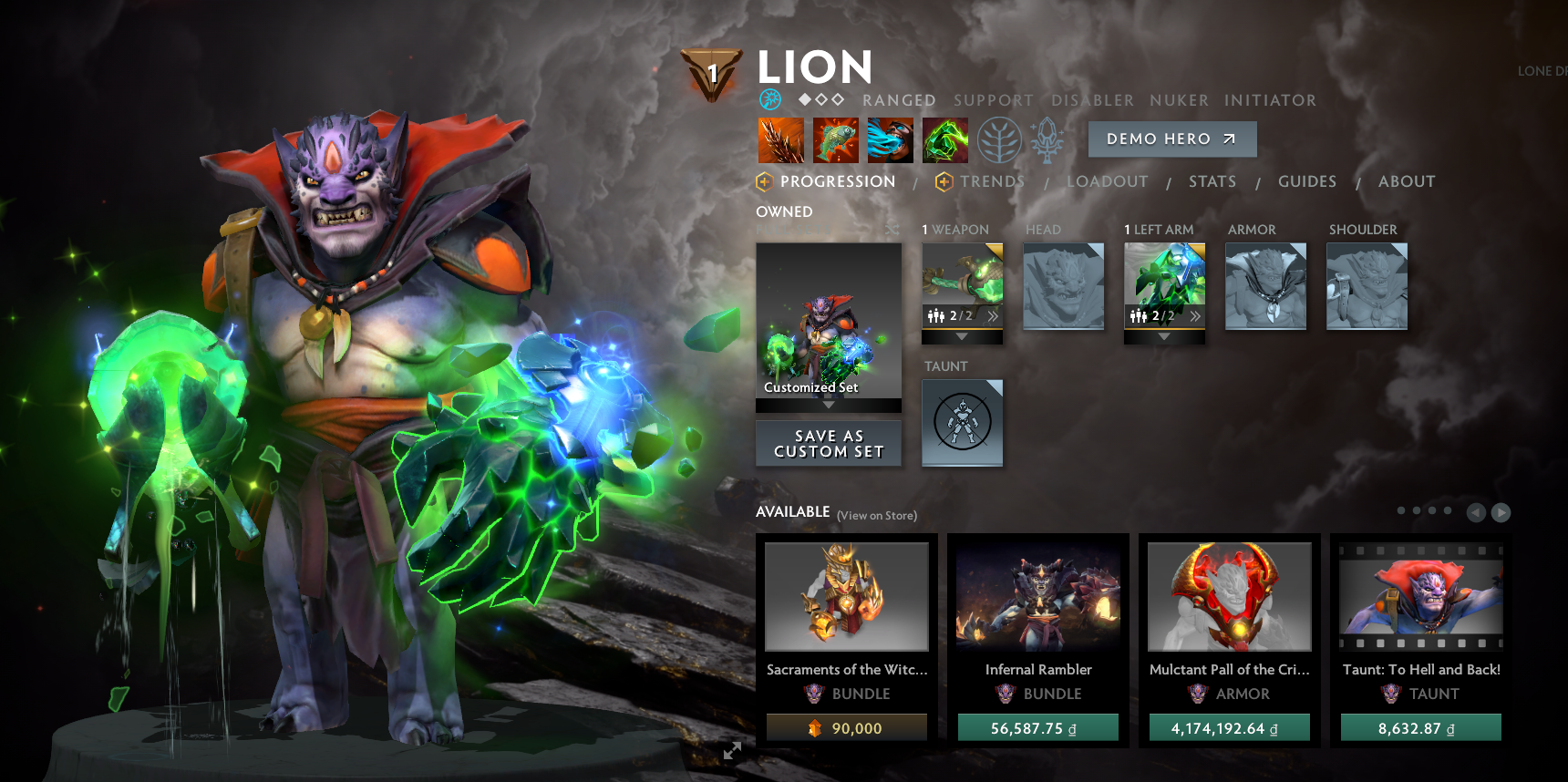This screenshot has height=782, width=1568.
Task: Open the View on Store link
Action: [x=878, y=514]
